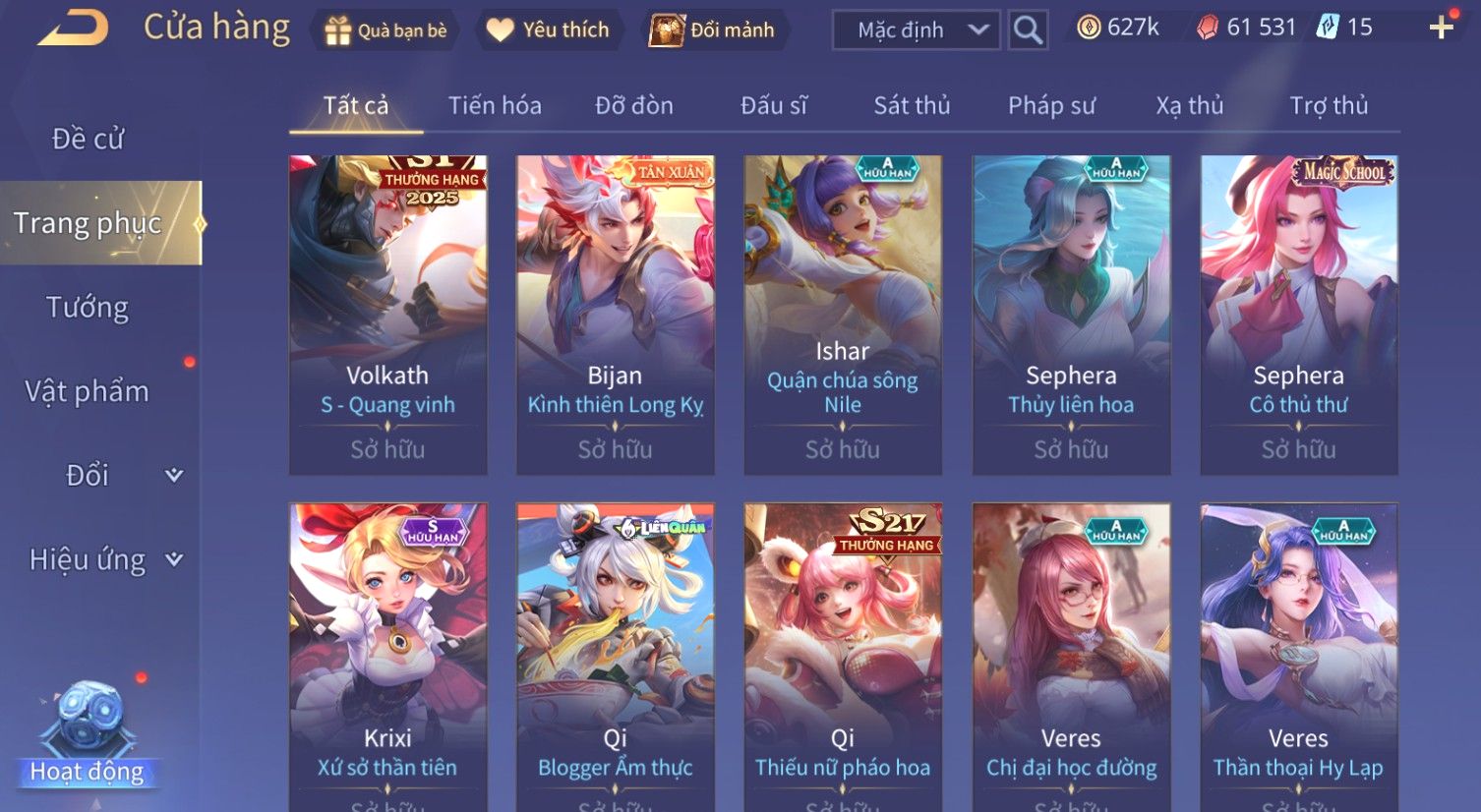Expand the Hiệu ứng menu

pyautogui.click(x=103, y=559)
